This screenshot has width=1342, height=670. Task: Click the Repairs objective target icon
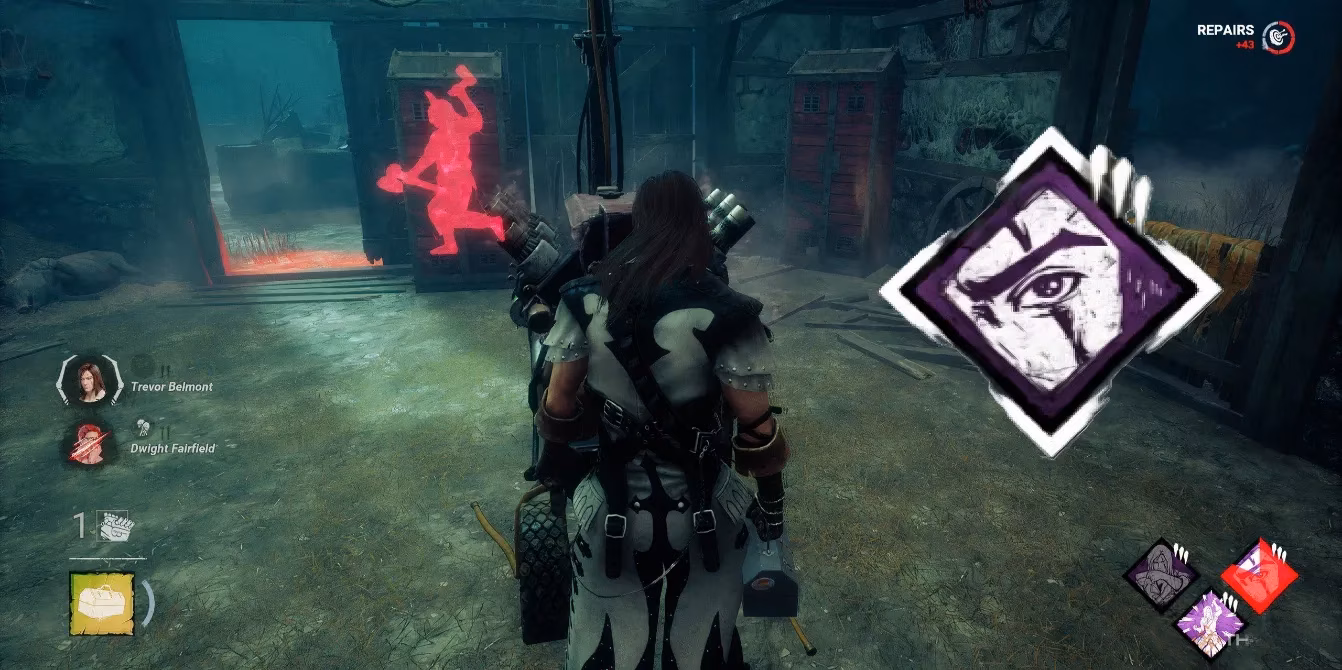point(1277,37)
